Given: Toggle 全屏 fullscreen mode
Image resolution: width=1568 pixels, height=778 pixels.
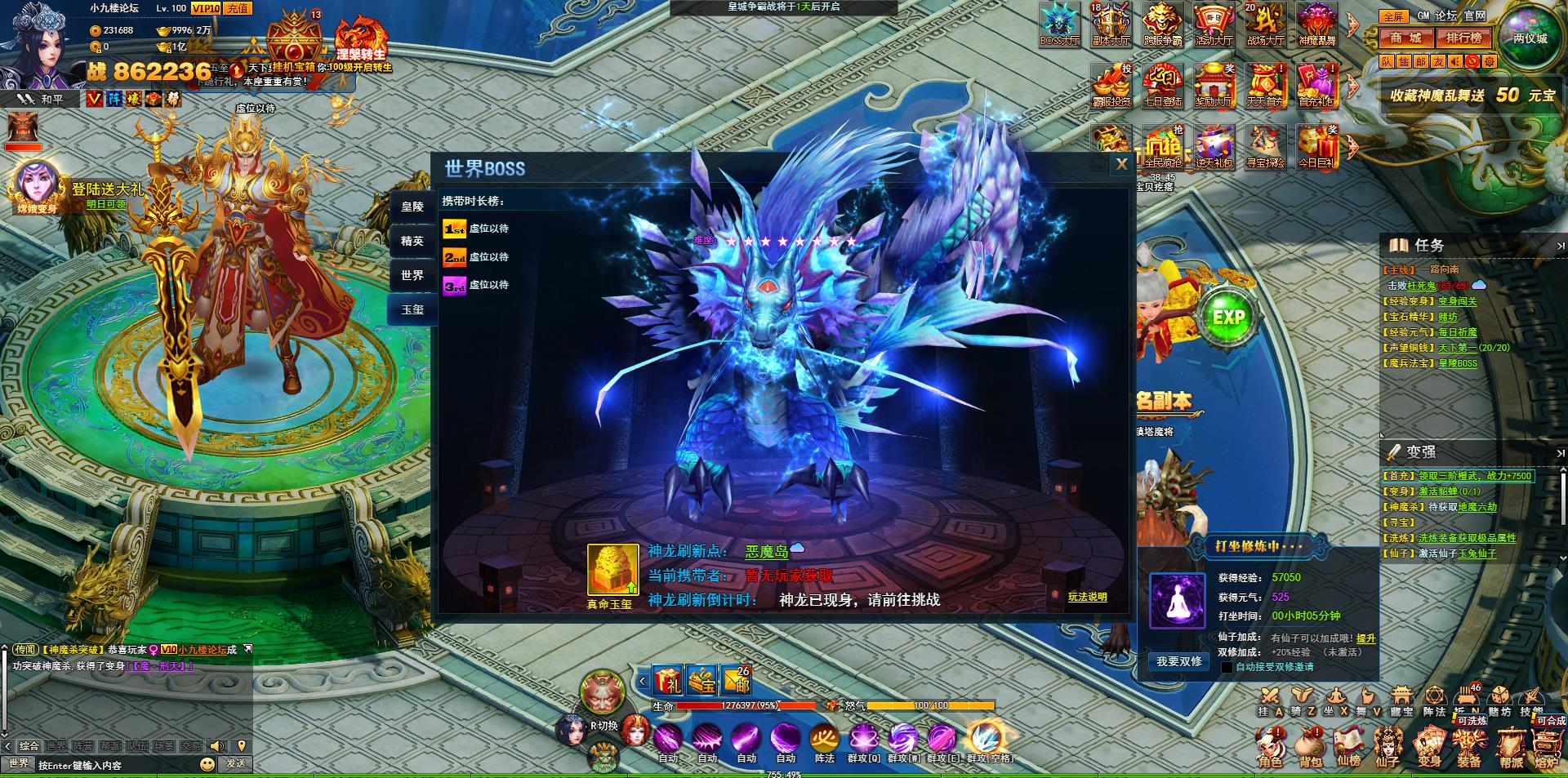Looking at the screenshot, I should tap(1393, 16).
